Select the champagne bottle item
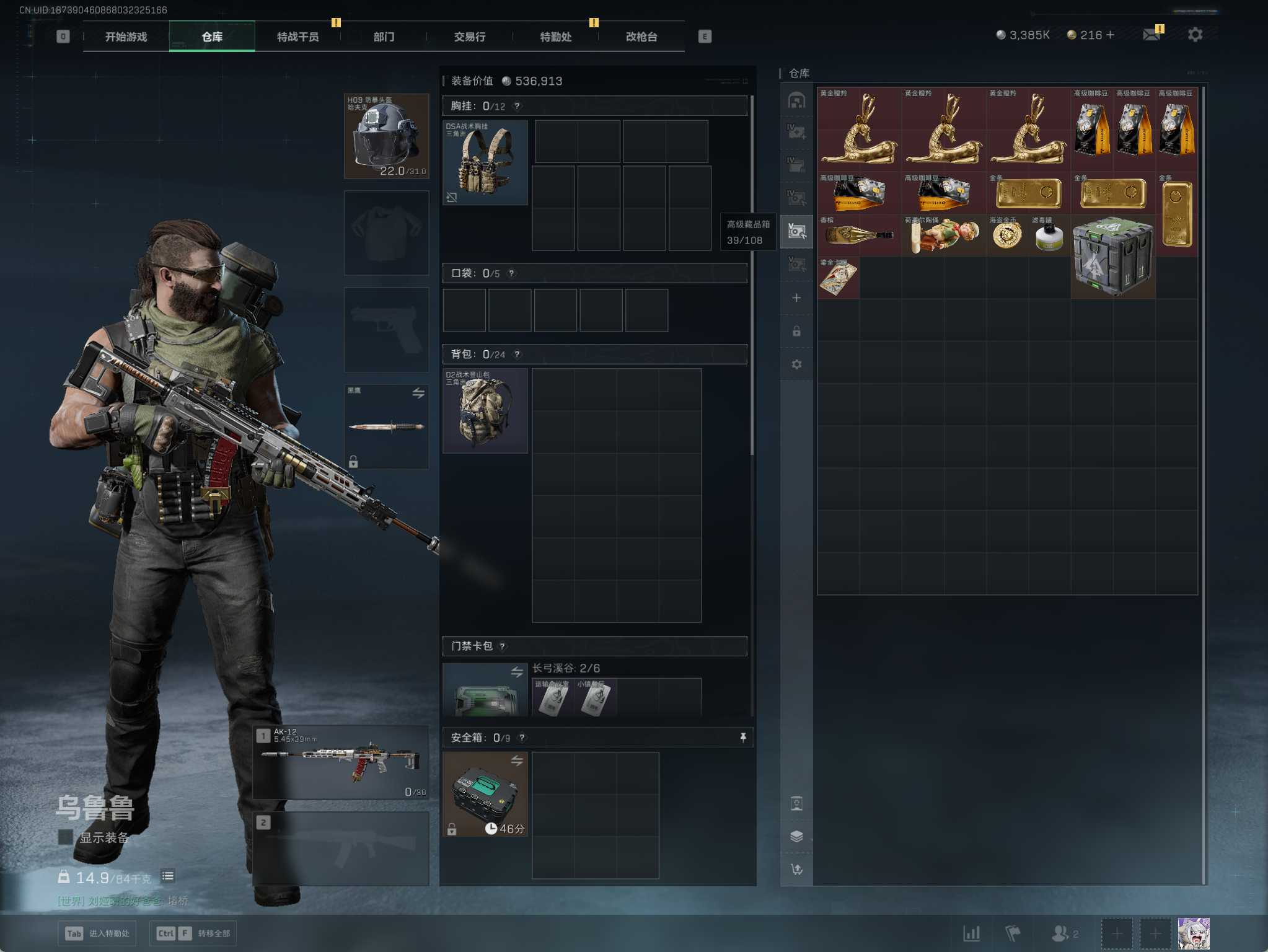Image resolution: width=1268 pixels, height=952 pixels. [x=859, y=235]
